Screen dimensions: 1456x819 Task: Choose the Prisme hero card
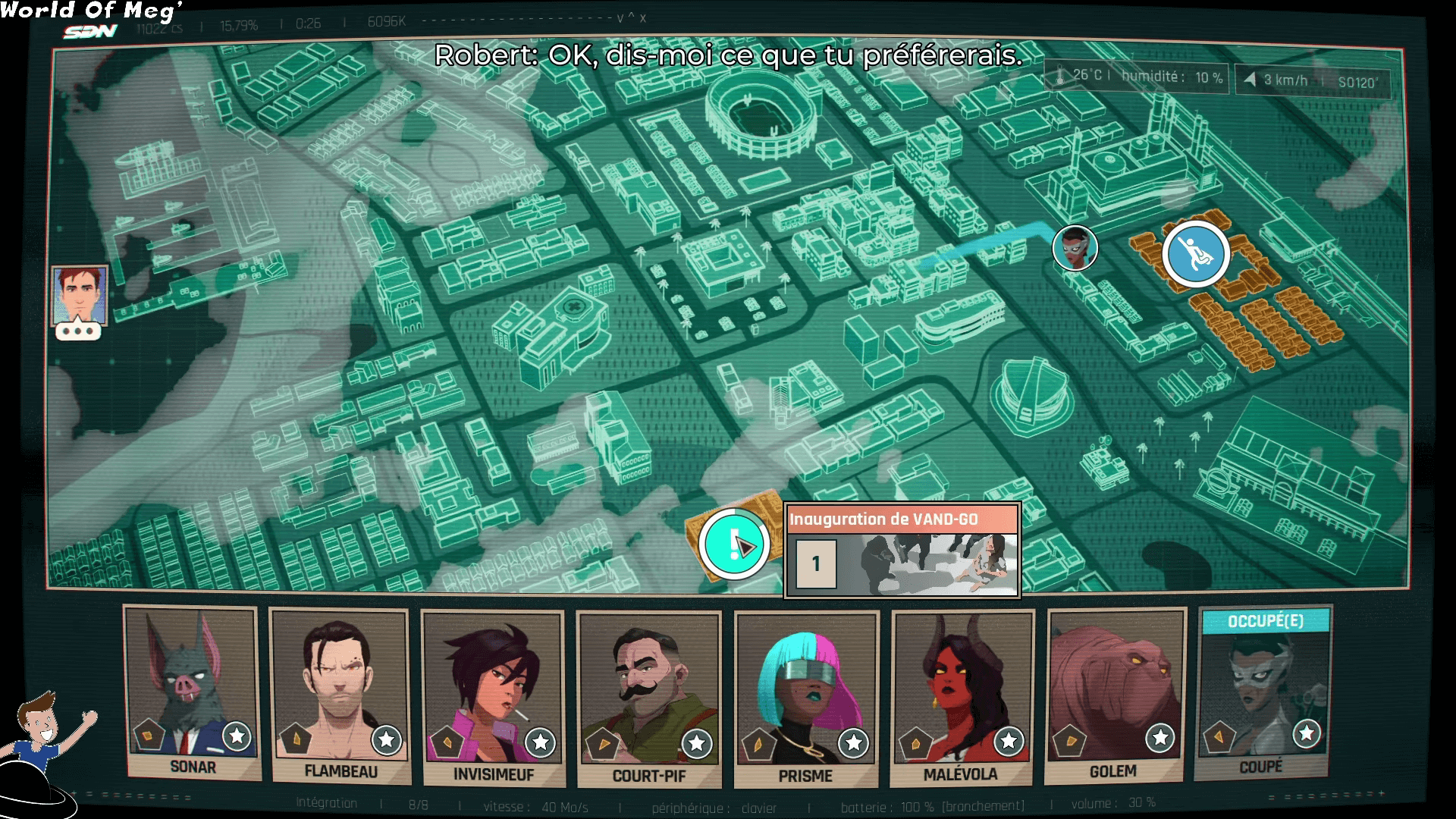806,698
